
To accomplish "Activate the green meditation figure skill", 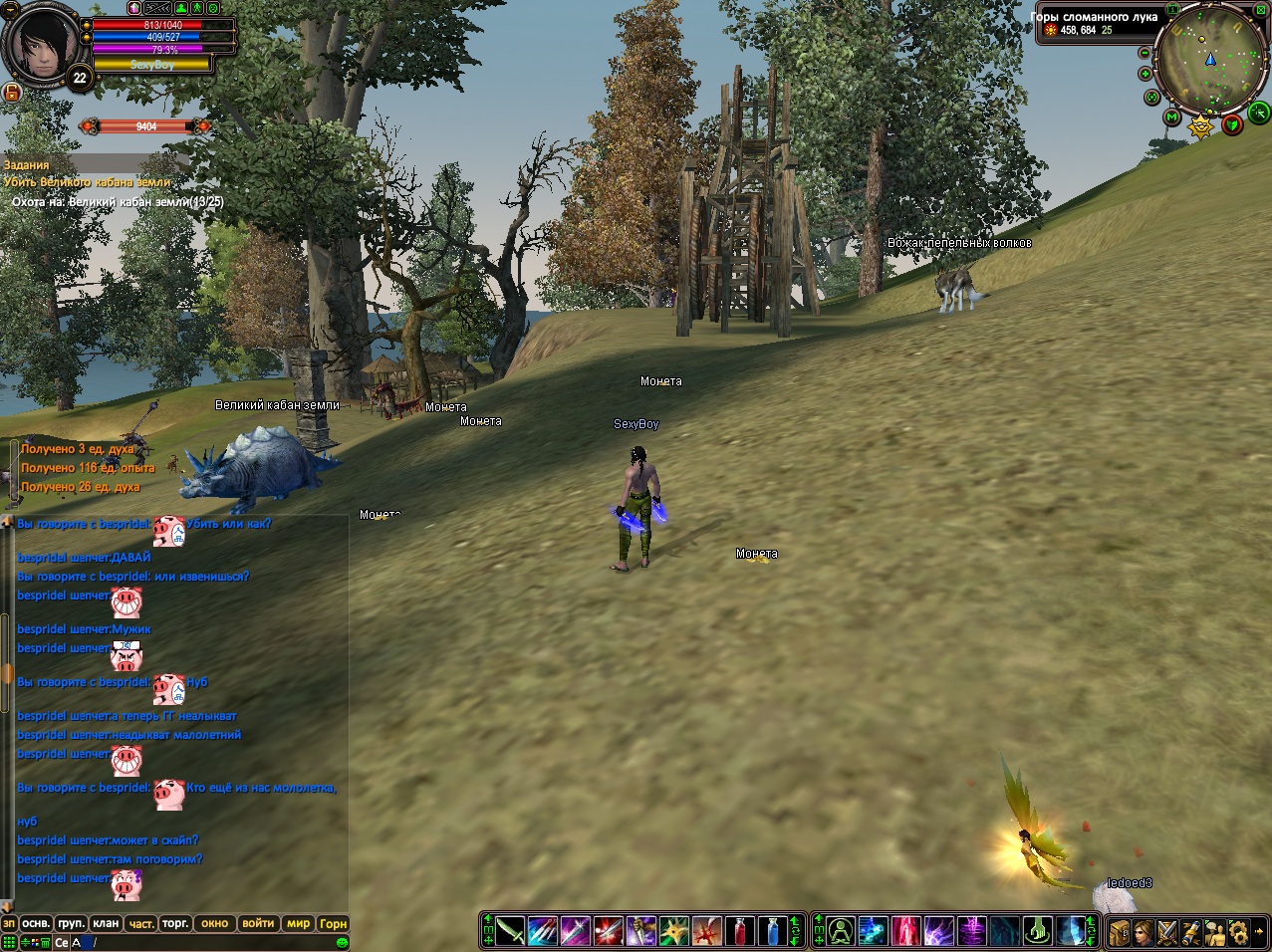I will pos(840,931).
